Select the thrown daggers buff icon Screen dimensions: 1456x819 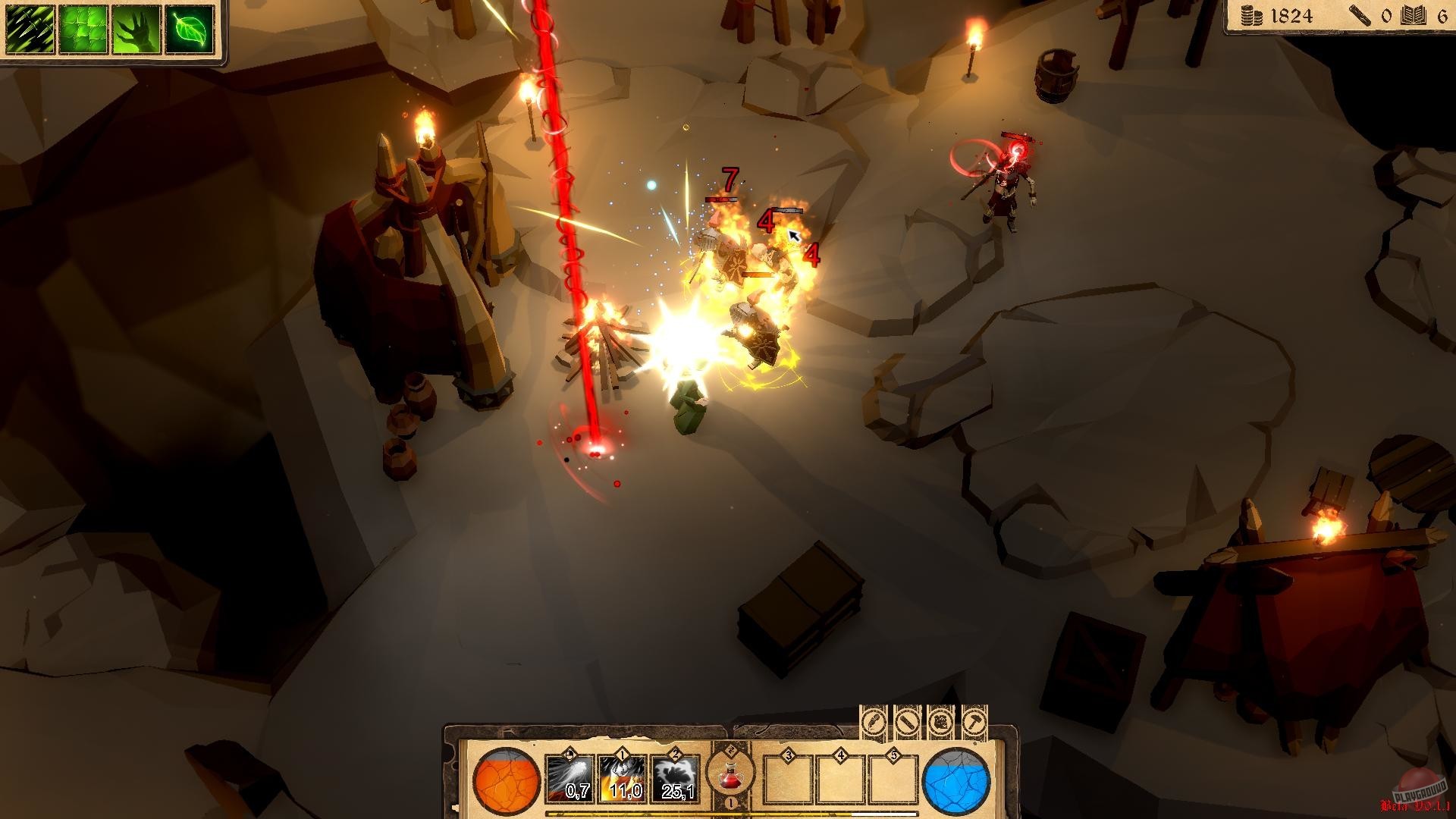30,30
